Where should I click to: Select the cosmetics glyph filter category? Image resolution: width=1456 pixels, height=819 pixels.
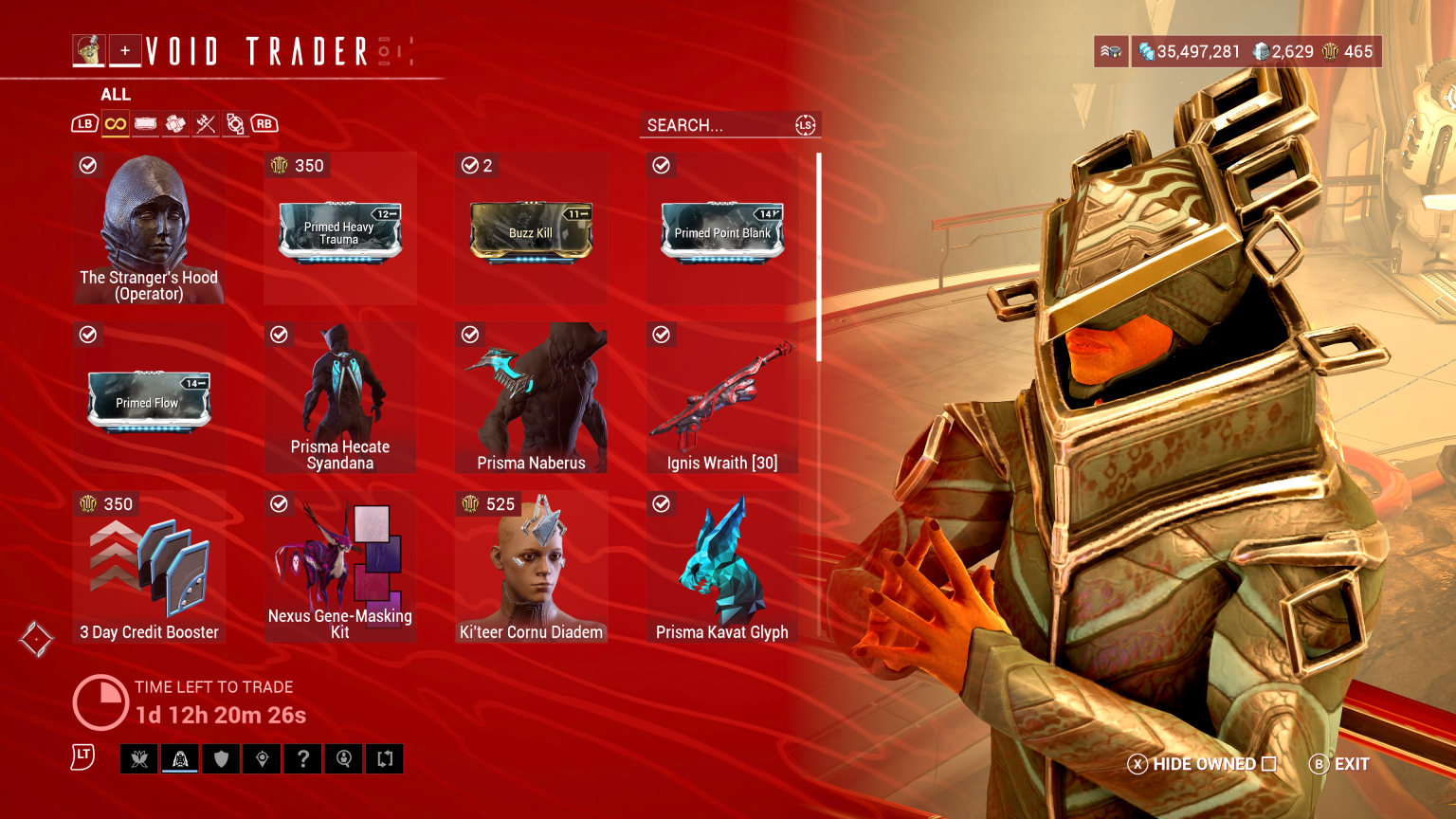236,123
